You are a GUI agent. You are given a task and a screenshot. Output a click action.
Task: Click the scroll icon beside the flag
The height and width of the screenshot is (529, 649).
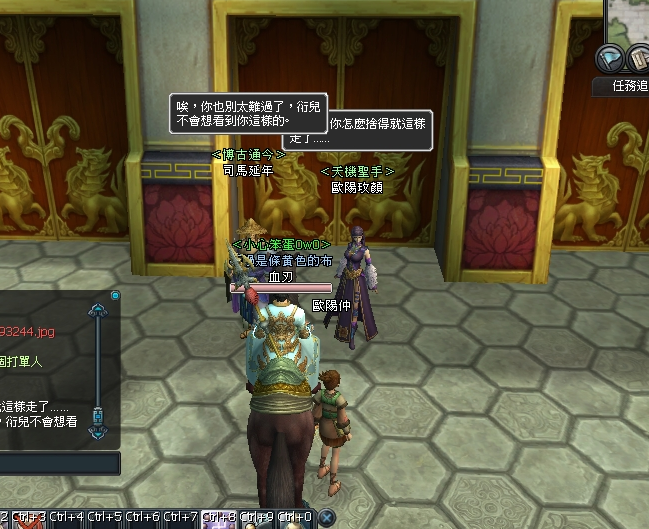click(639, 57)
